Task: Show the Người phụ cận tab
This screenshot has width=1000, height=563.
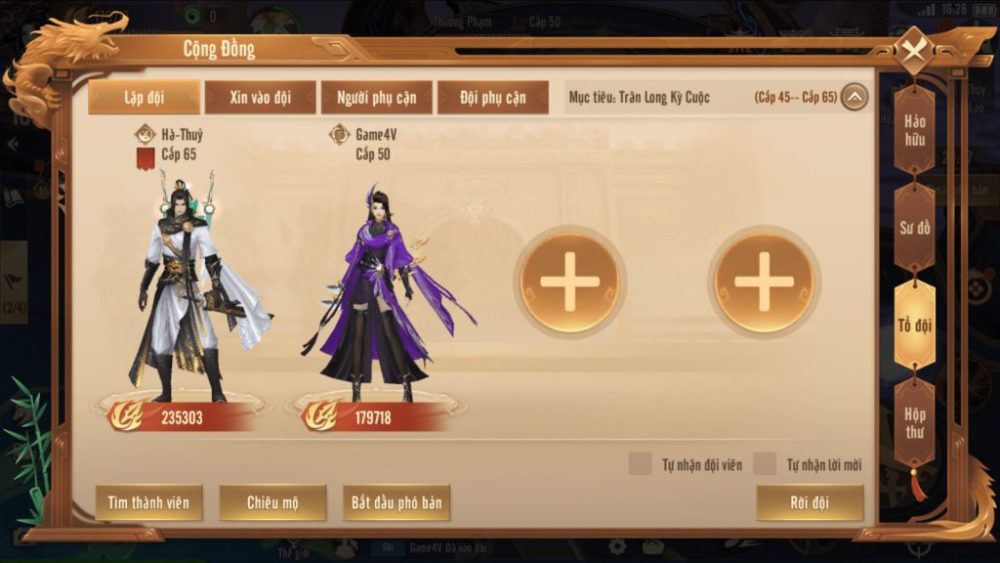Action: point(376,98)
